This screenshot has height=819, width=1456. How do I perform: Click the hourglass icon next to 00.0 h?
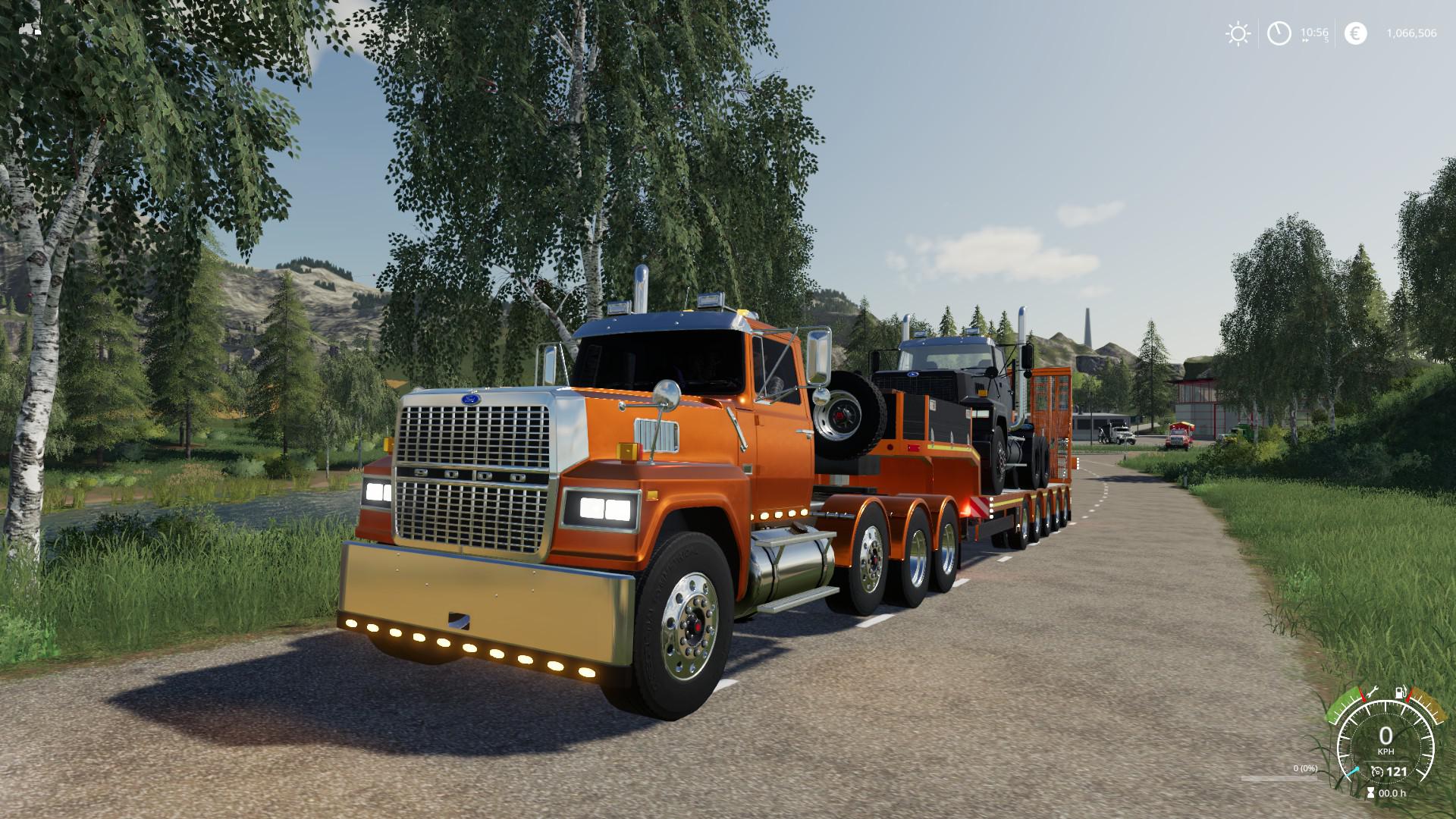point(1370,793)
